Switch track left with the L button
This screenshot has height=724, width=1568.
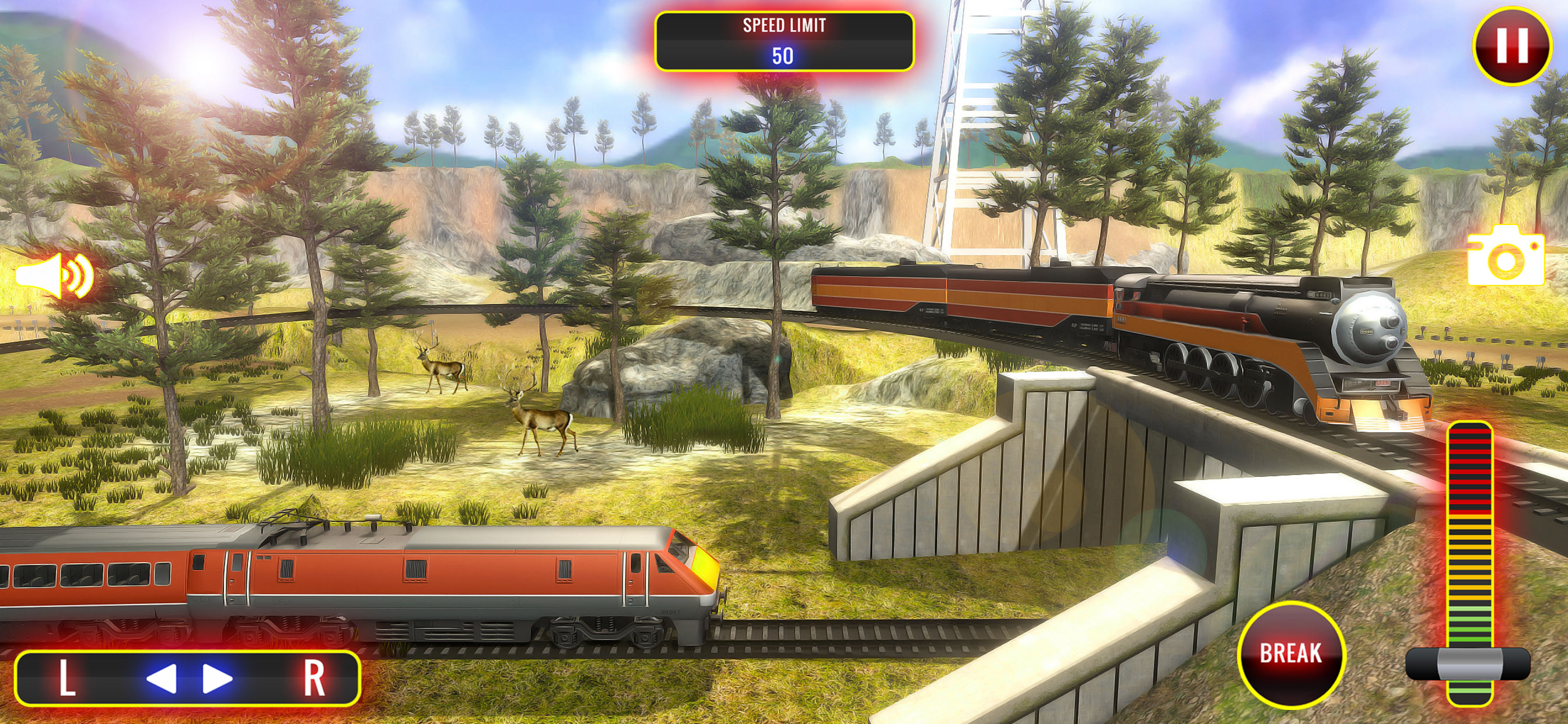(x=67, y=678)
